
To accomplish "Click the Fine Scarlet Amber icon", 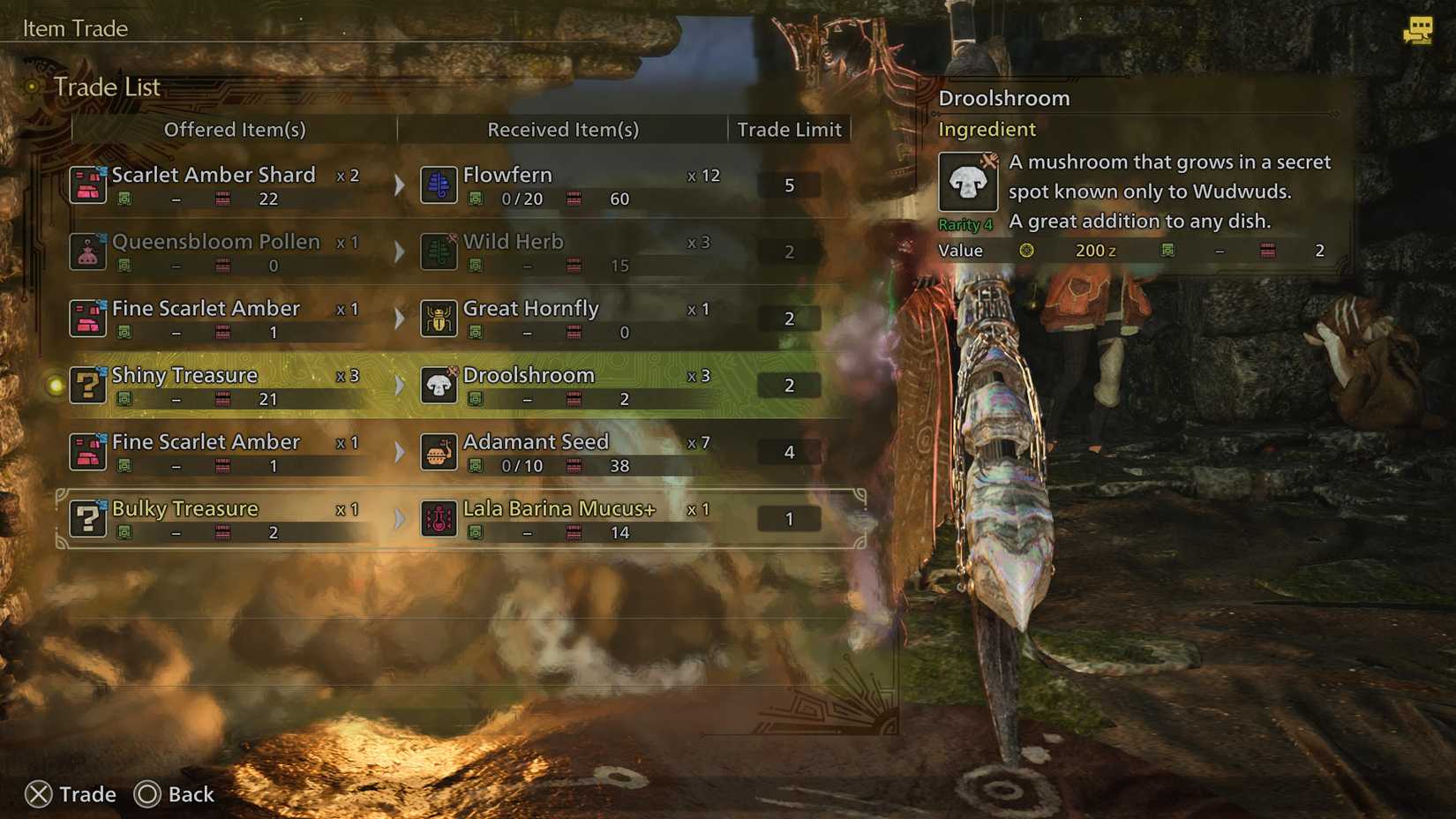I will point(87,318).
